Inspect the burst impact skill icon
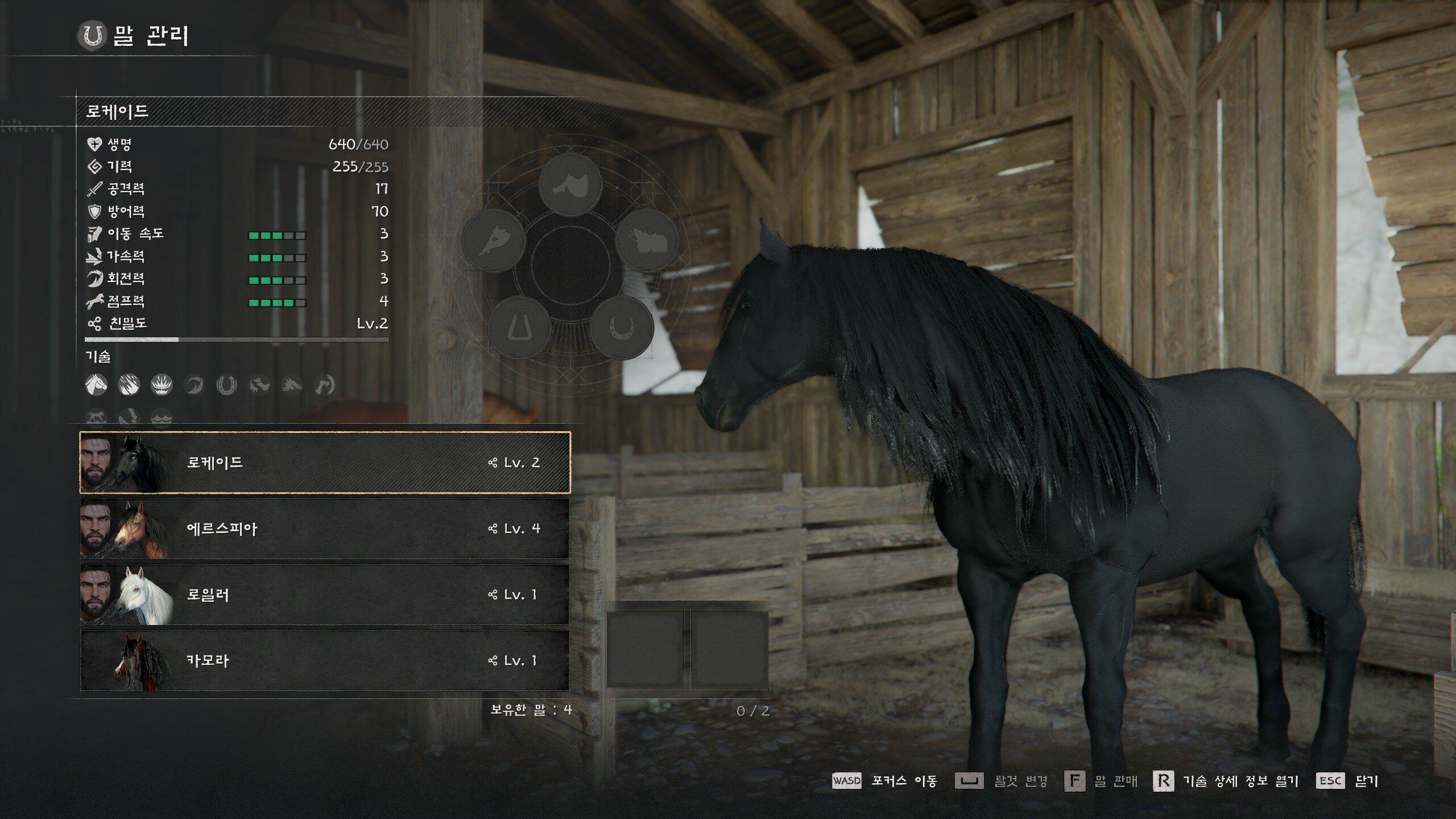Image resolution: width=1456 pixels, height=819 pixels. pos(162,385)
